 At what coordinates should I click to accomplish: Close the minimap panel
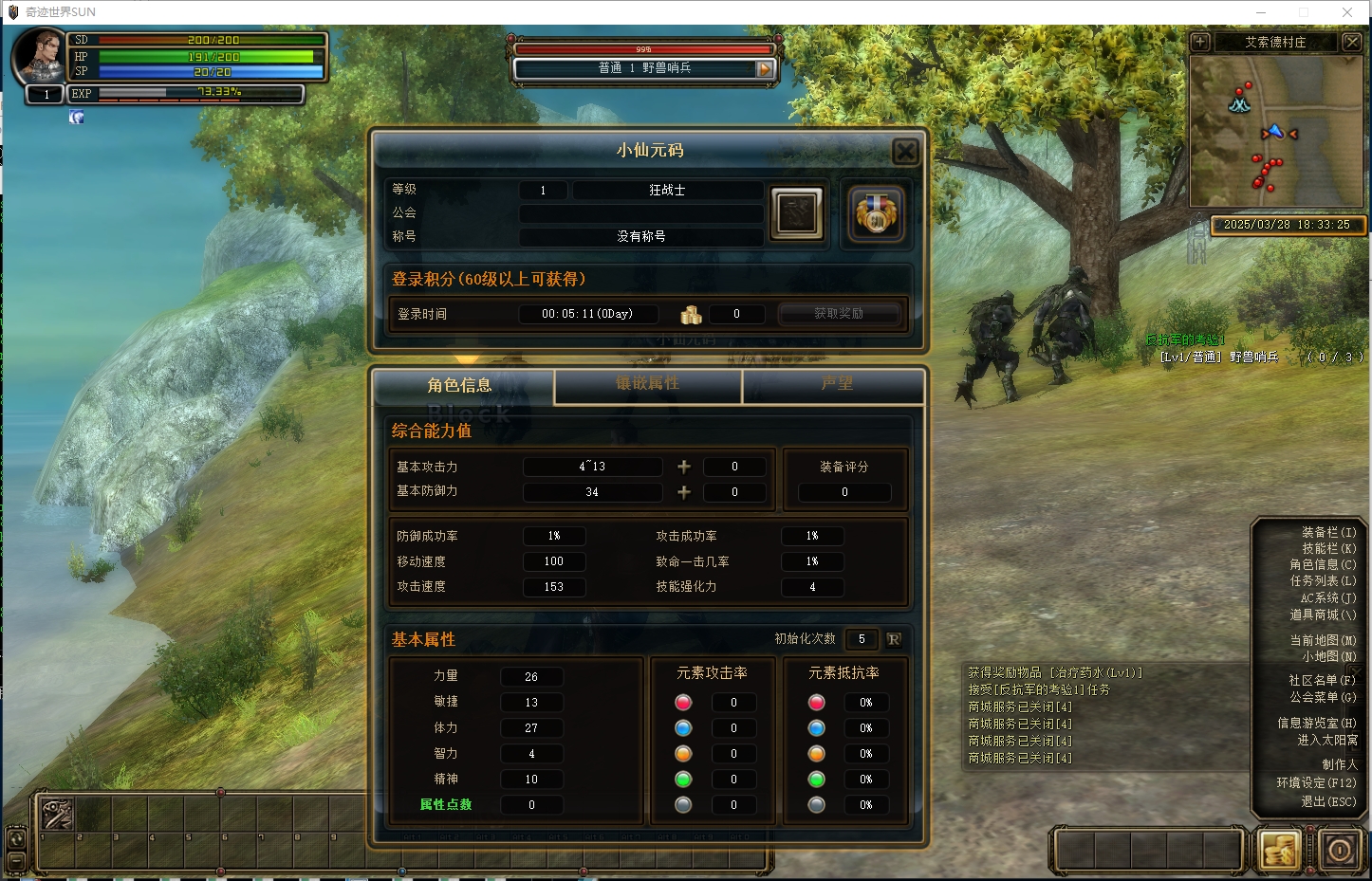point(1352,42)
